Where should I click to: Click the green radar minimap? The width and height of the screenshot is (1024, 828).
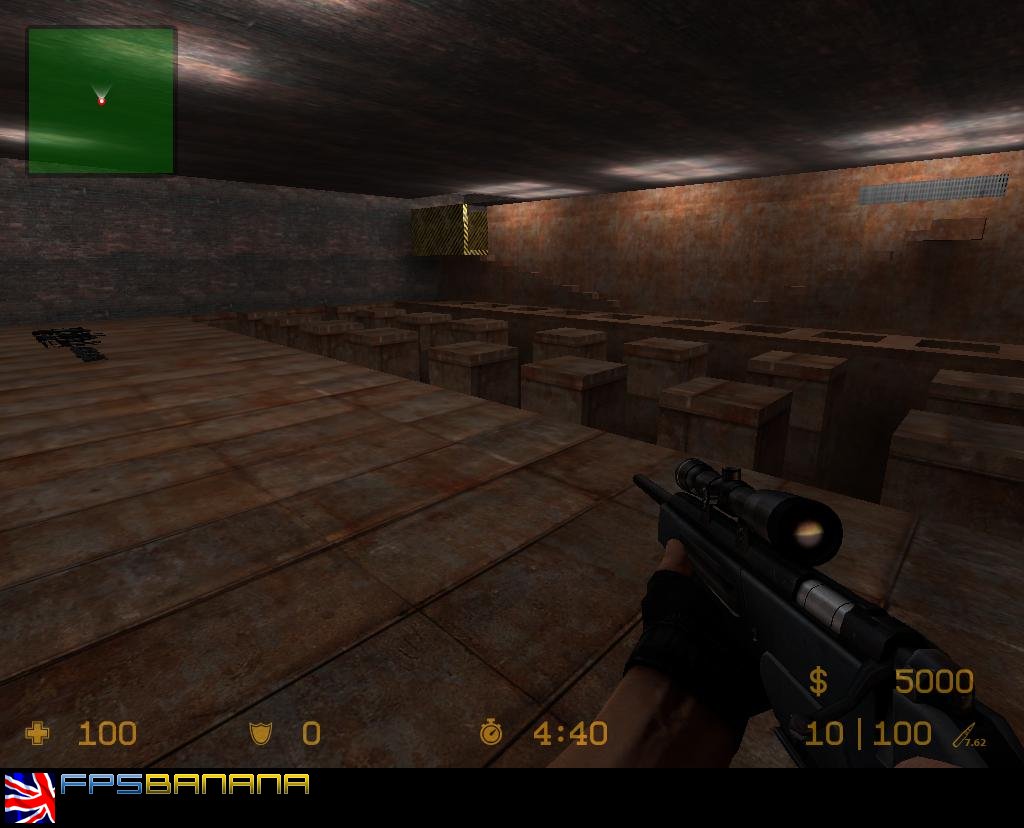point(101,100)
